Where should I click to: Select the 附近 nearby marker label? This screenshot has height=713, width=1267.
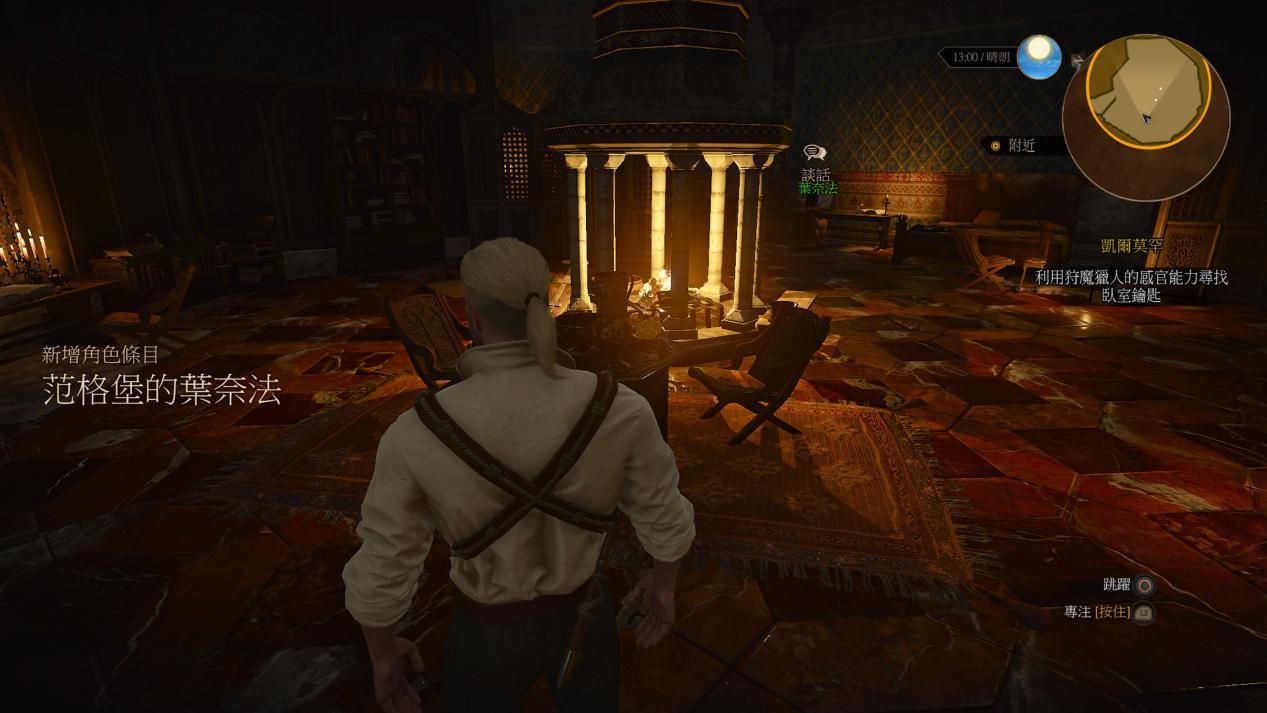(x=1021, y=146)
